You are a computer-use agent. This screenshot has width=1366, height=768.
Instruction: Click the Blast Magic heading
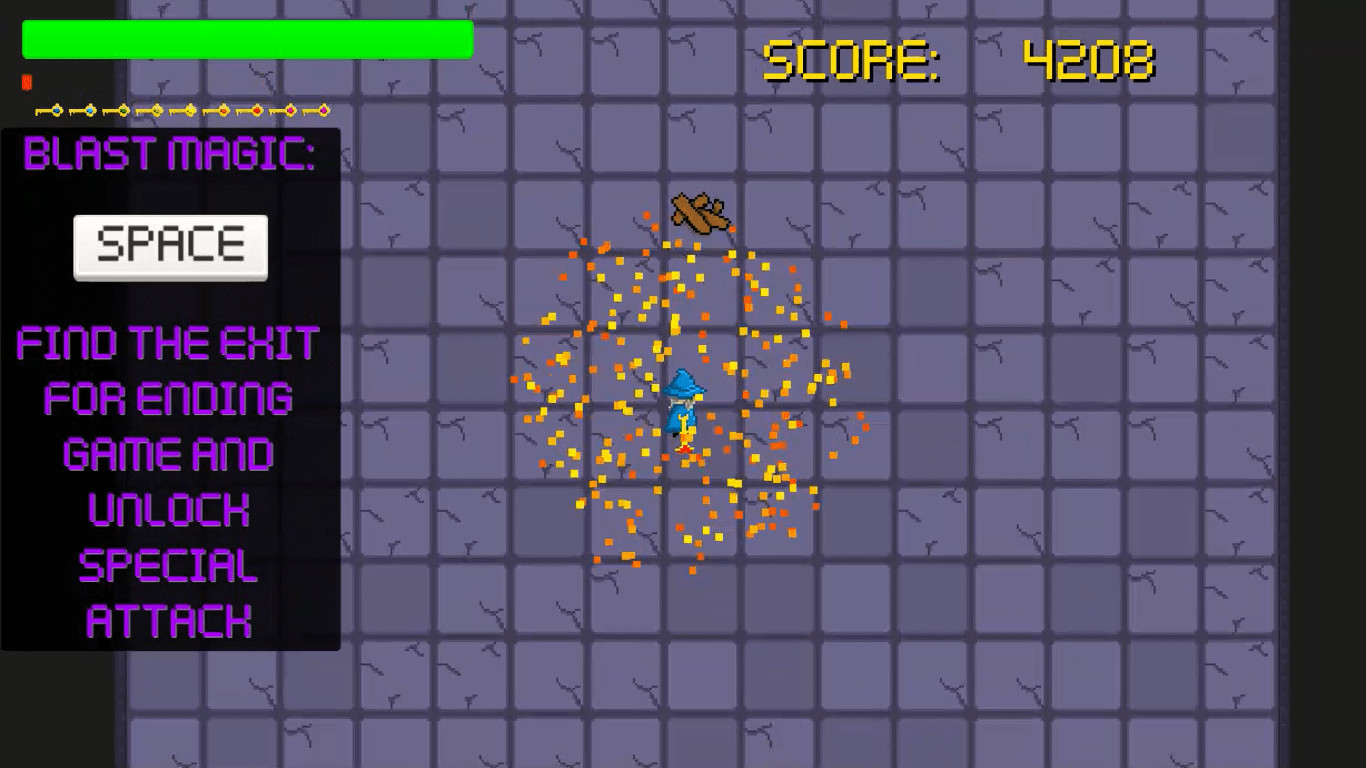(170, 155)
